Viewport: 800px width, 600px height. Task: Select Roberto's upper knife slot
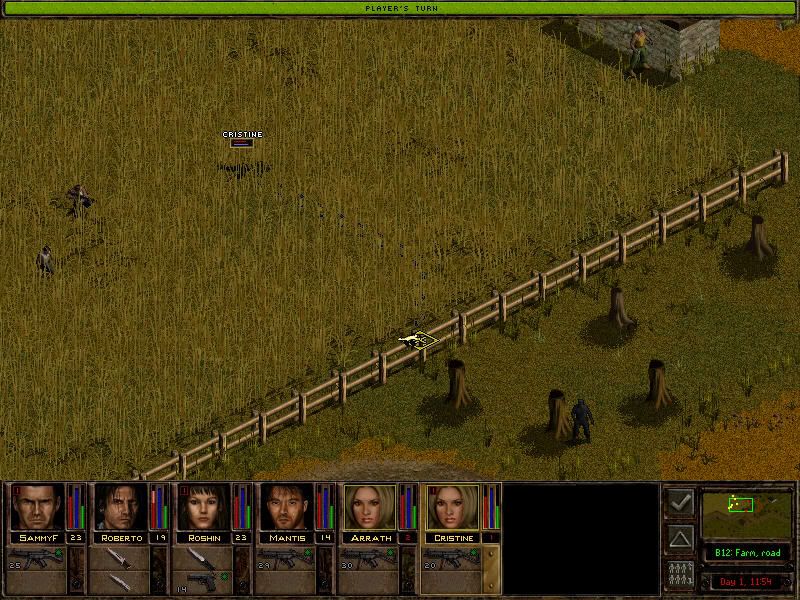tap(121, 556)
